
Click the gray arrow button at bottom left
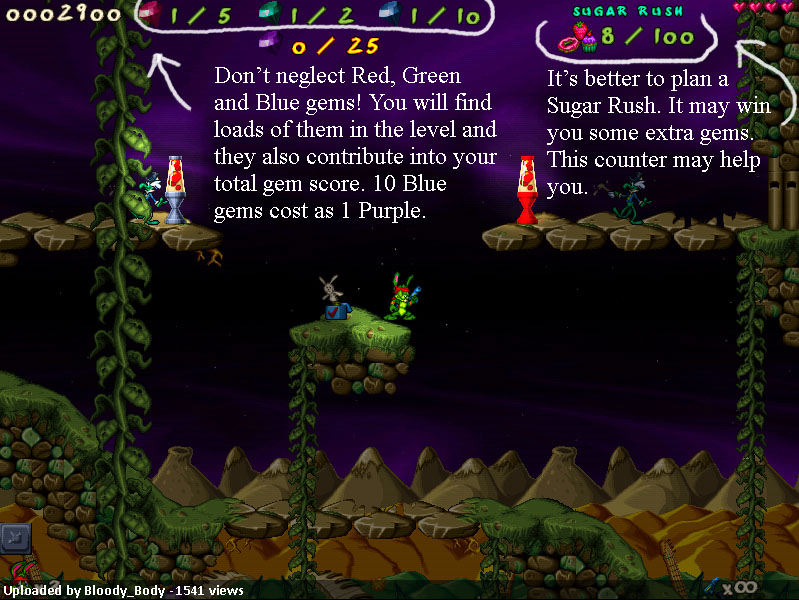pos(15,539)
